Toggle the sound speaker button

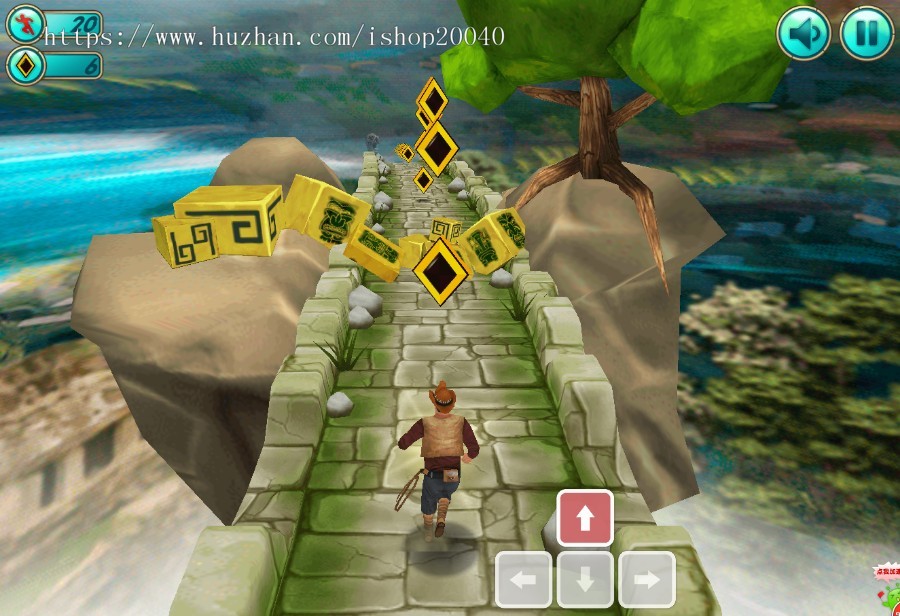coord(803,34)
